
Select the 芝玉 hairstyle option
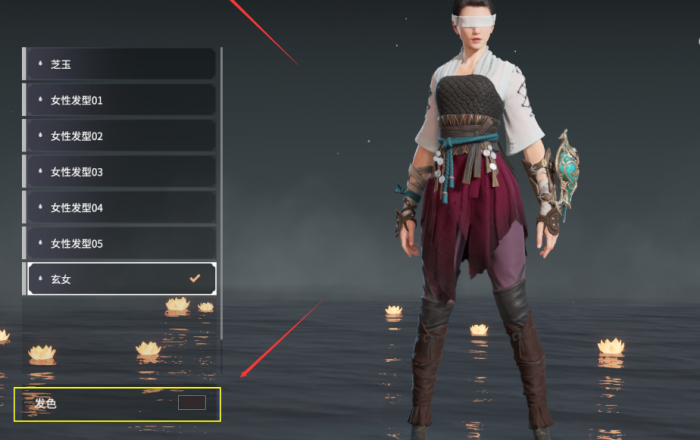click(119, 64)
